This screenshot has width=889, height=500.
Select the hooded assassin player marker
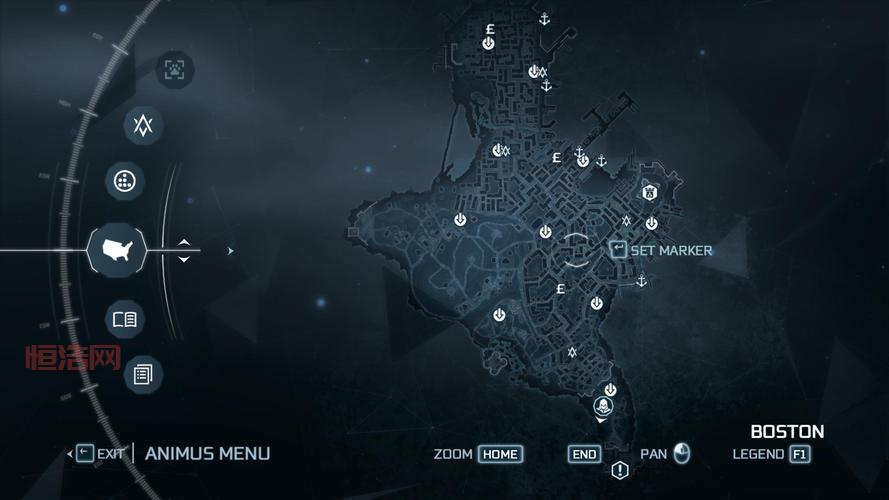point(603,407)
